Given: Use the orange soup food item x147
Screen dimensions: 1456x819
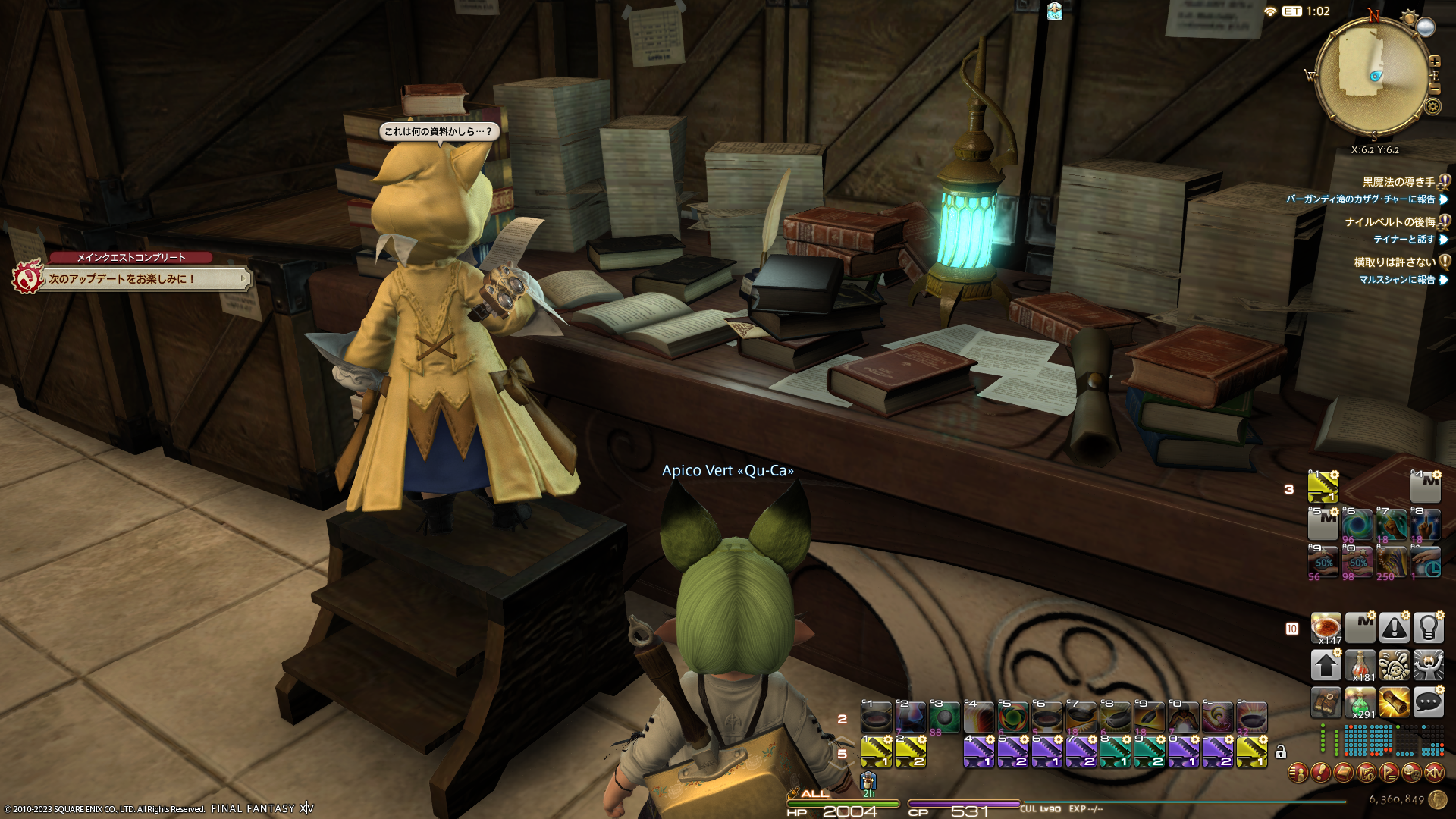Looking at the screenshot, I should click(x=1326, y=628).
